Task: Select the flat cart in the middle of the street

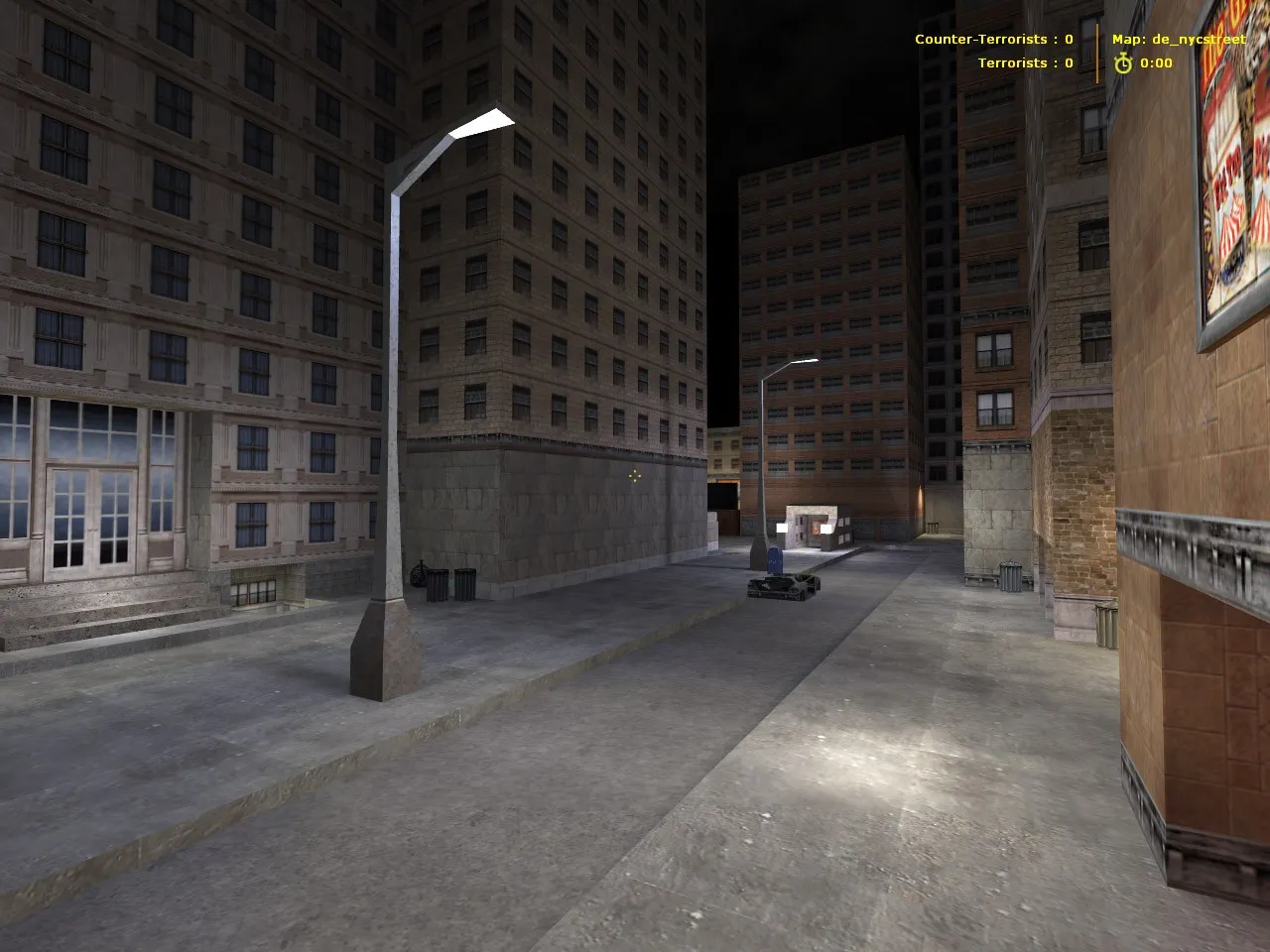Action: pos(783,587)
